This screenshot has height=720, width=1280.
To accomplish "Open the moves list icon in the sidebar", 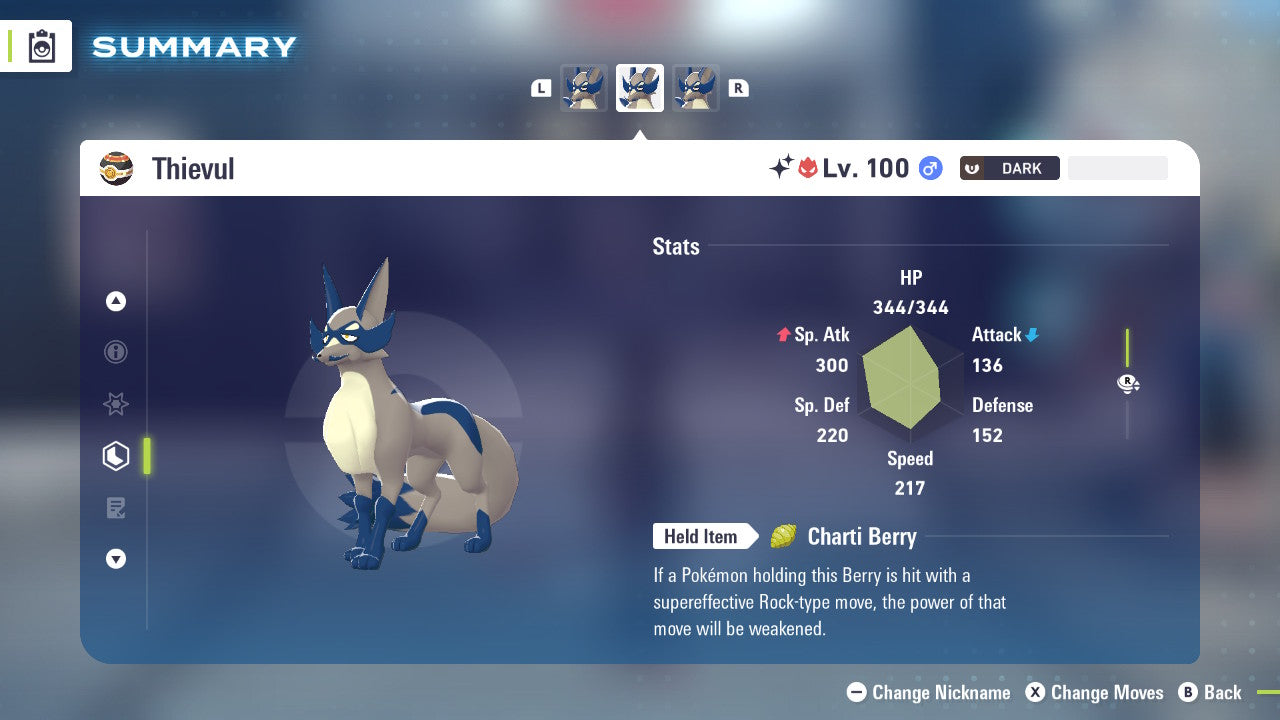I will point(116,508).
